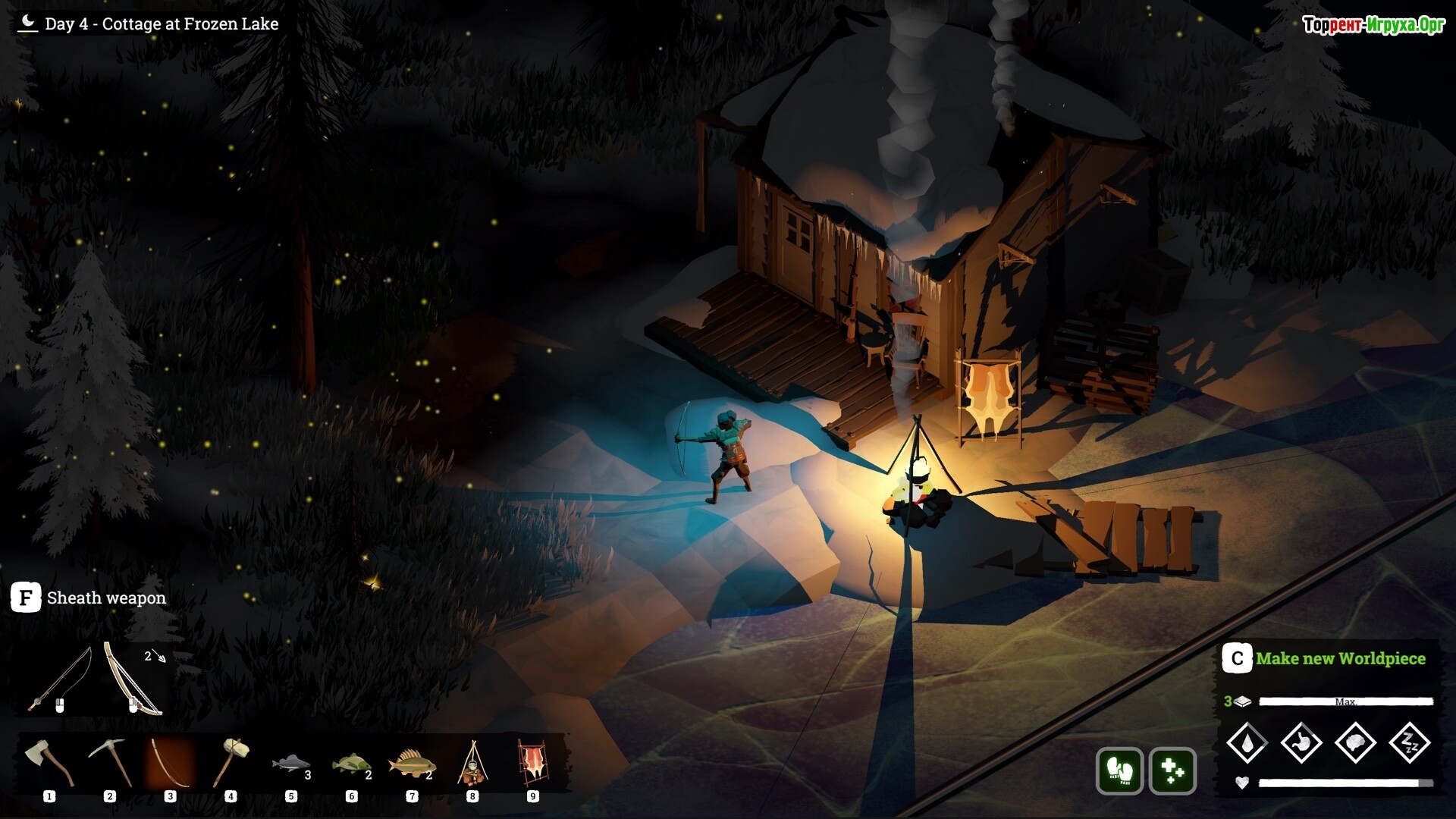Pick the hide drying rack slot
1456x819 pixels.
point(532,763)
